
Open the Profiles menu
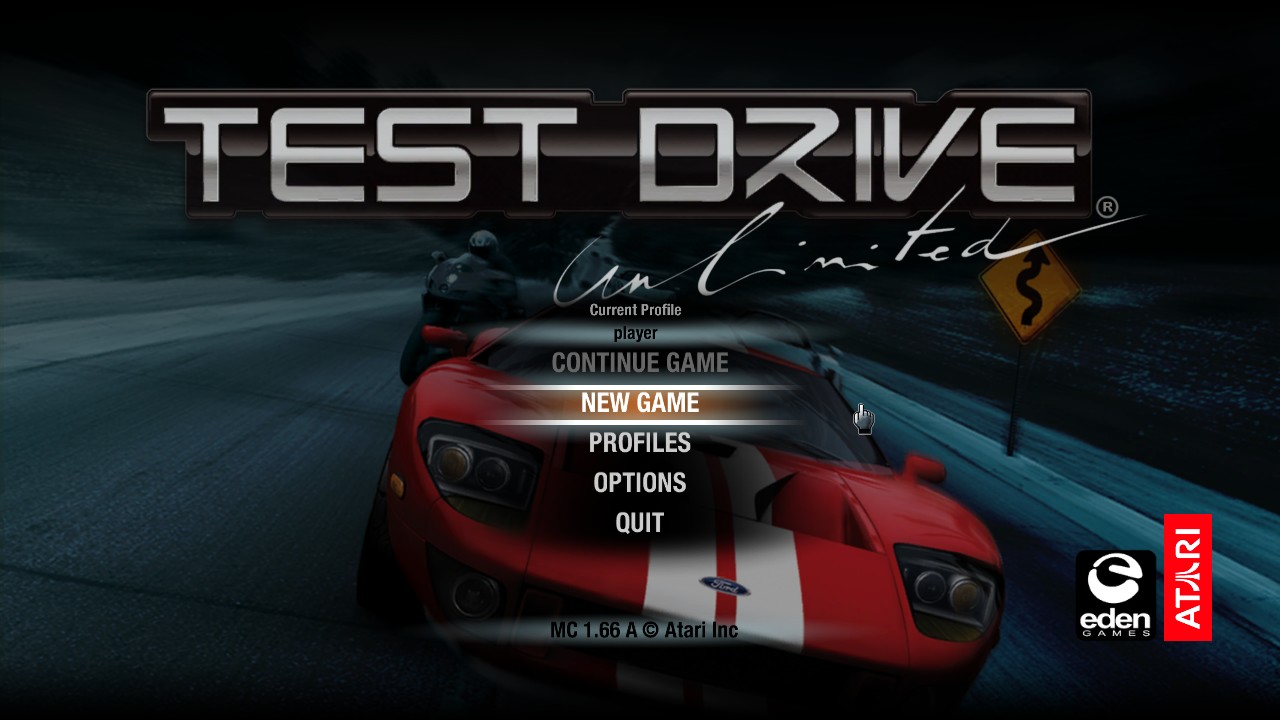(640, 442)
